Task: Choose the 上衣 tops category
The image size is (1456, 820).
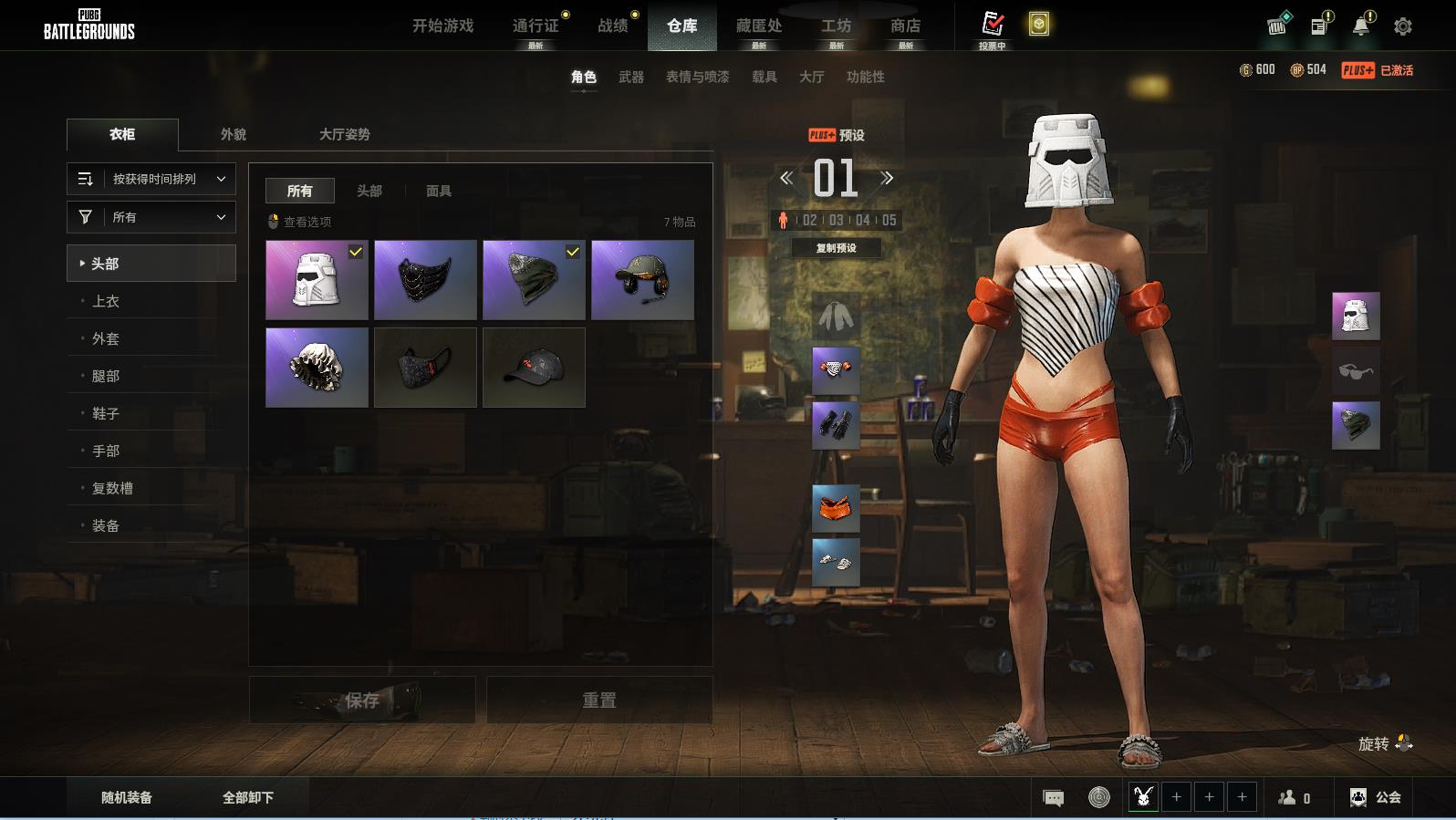Action: coord(106,301)
